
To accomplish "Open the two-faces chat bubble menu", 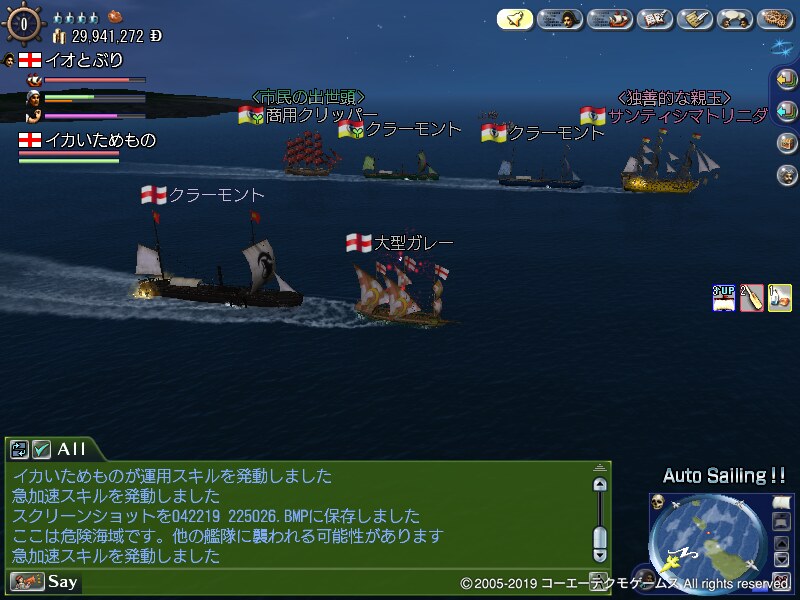I will coord(736,19).
